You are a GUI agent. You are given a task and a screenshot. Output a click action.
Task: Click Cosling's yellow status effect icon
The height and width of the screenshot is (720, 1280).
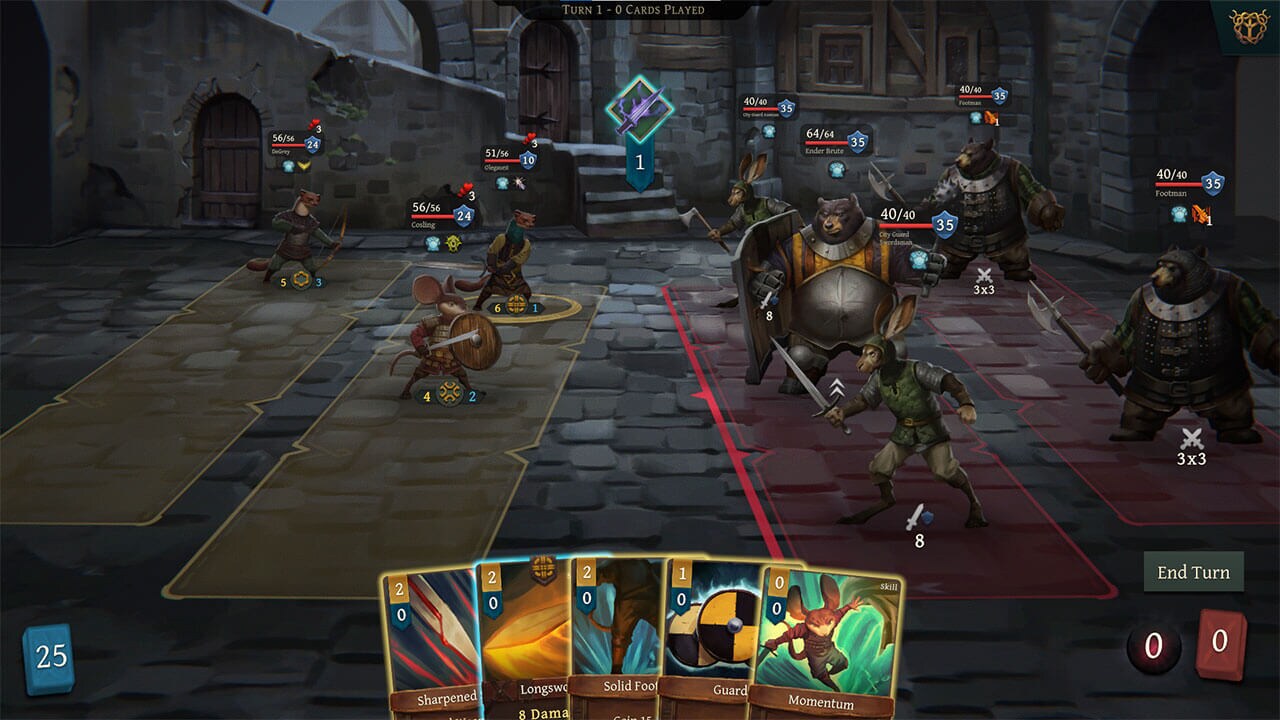453,243
